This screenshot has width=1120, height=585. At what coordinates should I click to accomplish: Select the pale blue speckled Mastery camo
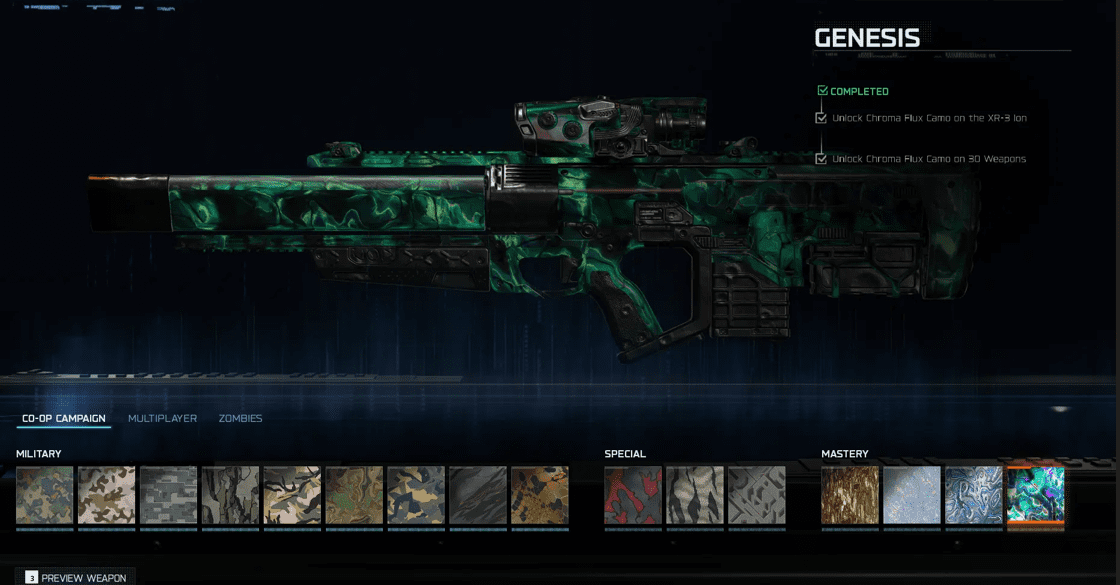pyautogui.click(x=912, y=495)
